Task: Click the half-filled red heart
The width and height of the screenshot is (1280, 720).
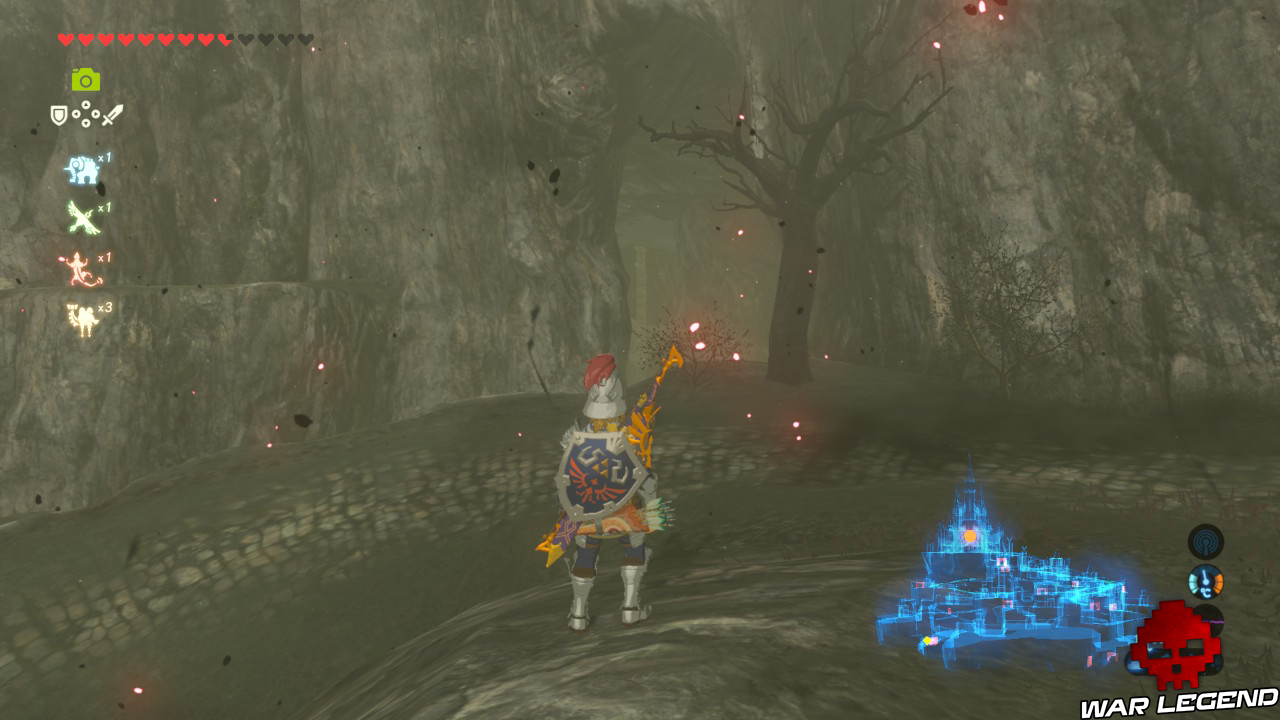Action: (223, 38)
